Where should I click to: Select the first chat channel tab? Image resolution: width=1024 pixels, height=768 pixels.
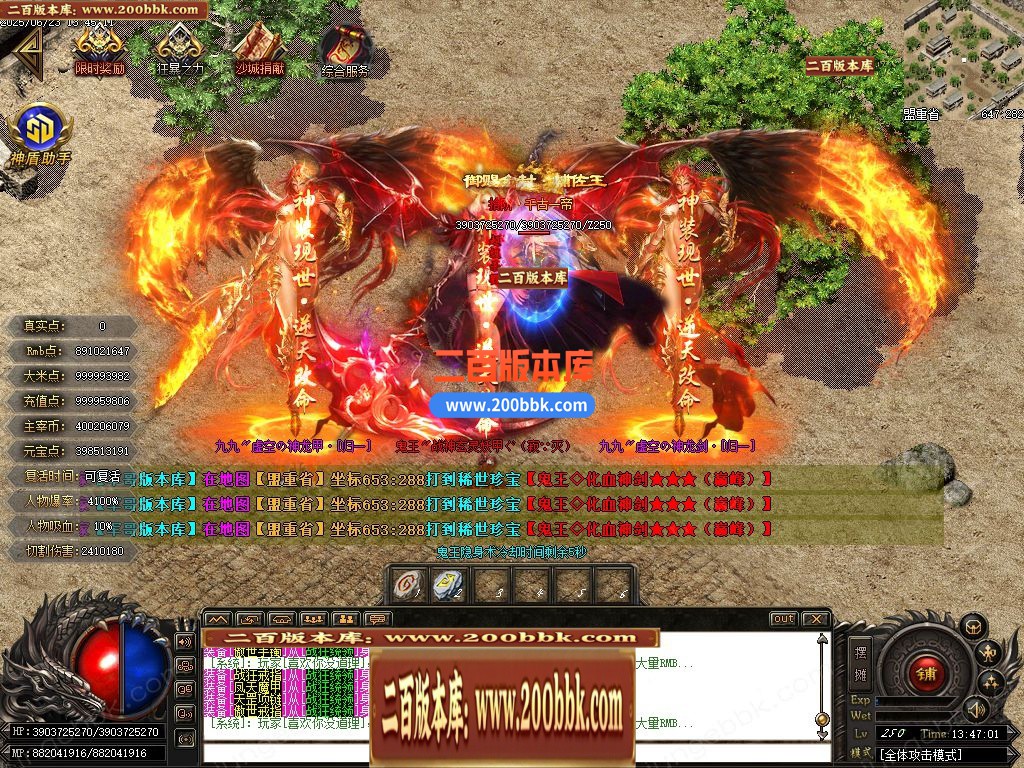click(217, 619)
